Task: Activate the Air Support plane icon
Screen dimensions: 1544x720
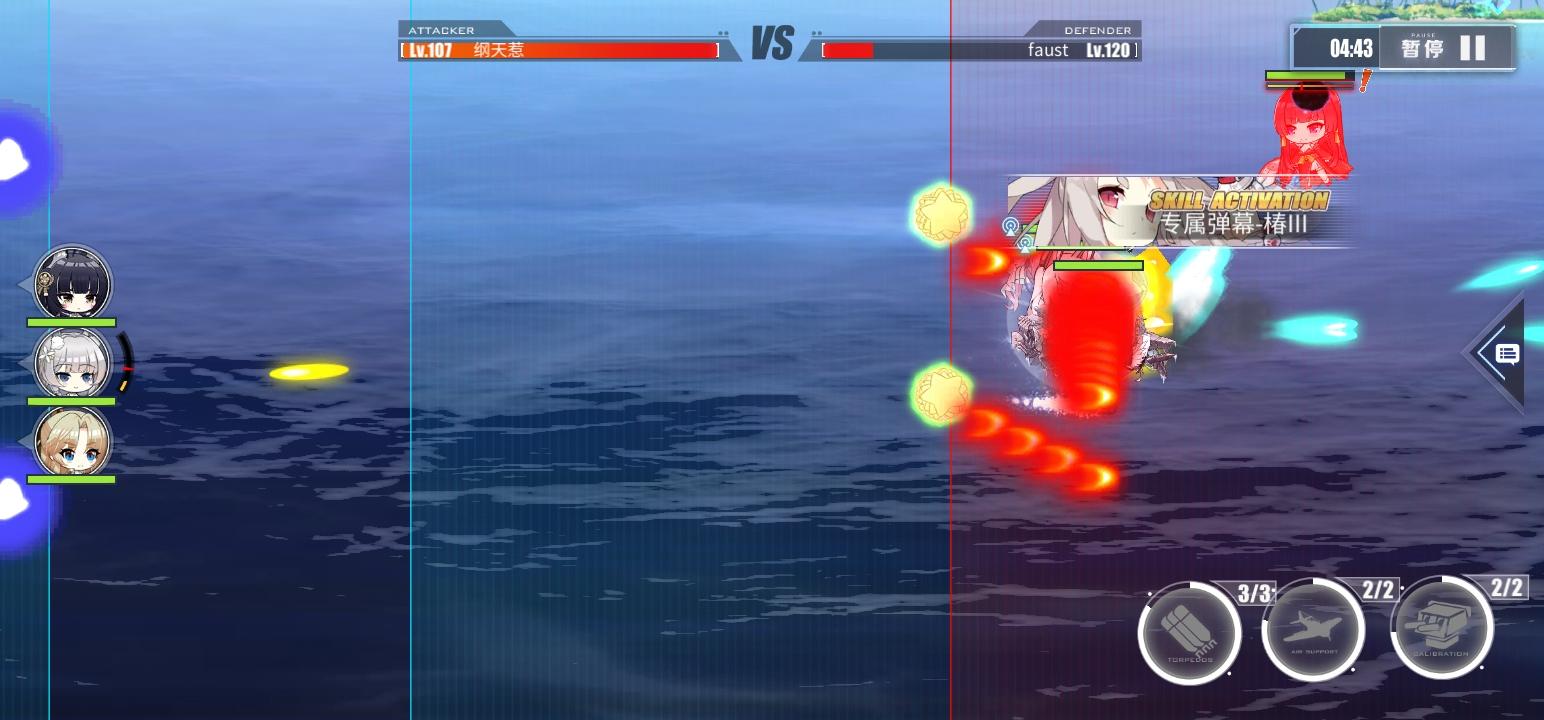Action: pos(1314,628)
